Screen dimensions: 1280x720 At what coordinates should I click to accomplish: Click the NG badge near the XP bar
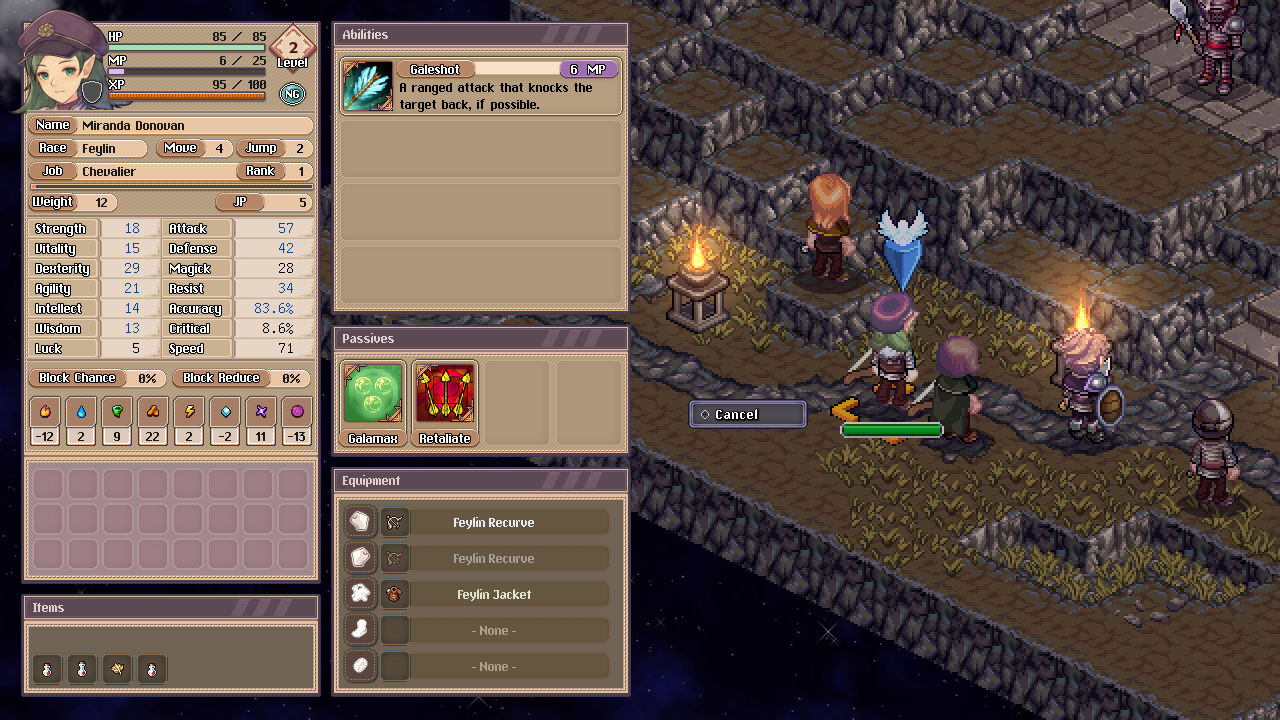[x=291, y=93]
